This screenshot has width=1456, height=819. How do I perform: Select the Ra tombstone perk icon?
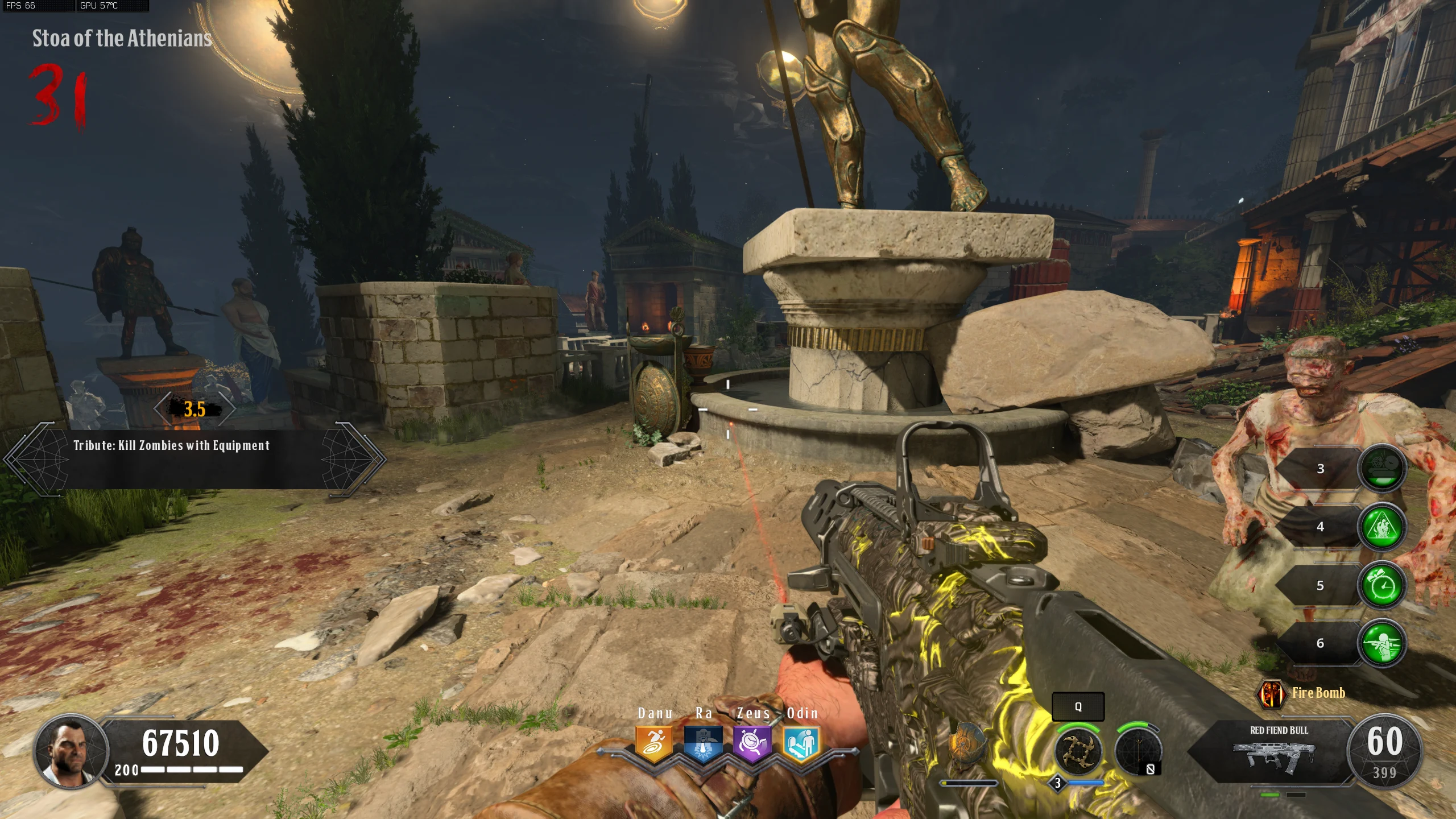[x=703, y=743]
